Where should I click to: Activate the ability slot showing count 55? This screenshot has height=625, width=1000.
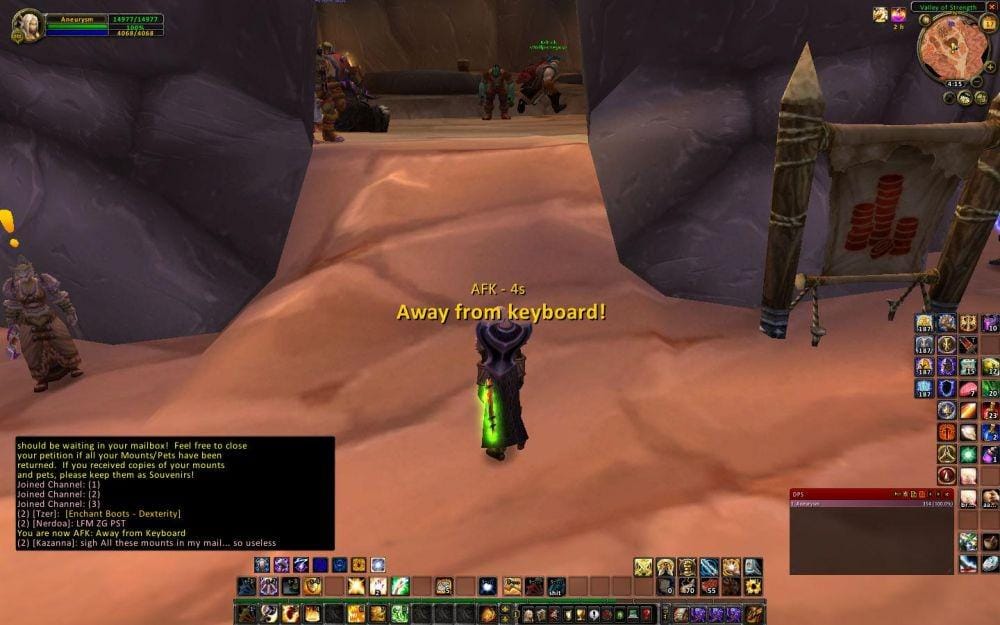tap(709, 587)
